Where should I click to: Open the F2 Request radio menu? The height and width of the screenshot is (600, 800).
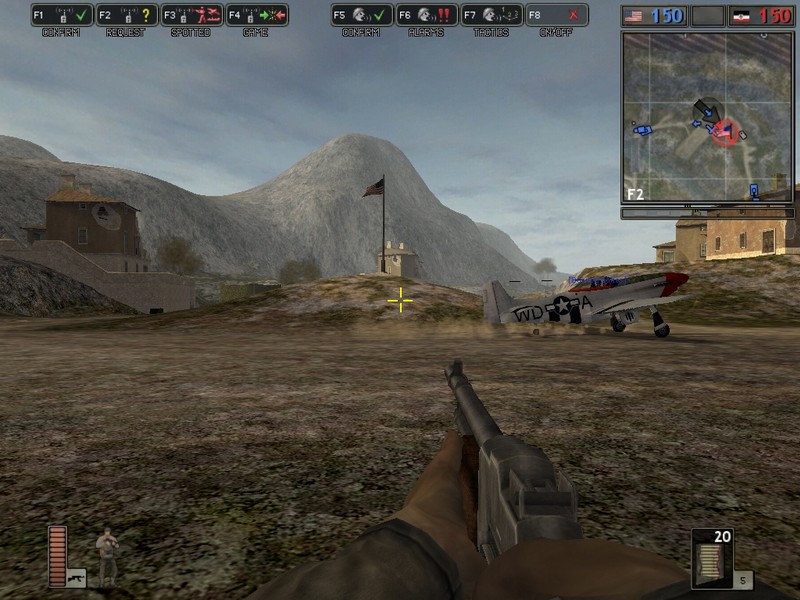click(x=127, y=15)
